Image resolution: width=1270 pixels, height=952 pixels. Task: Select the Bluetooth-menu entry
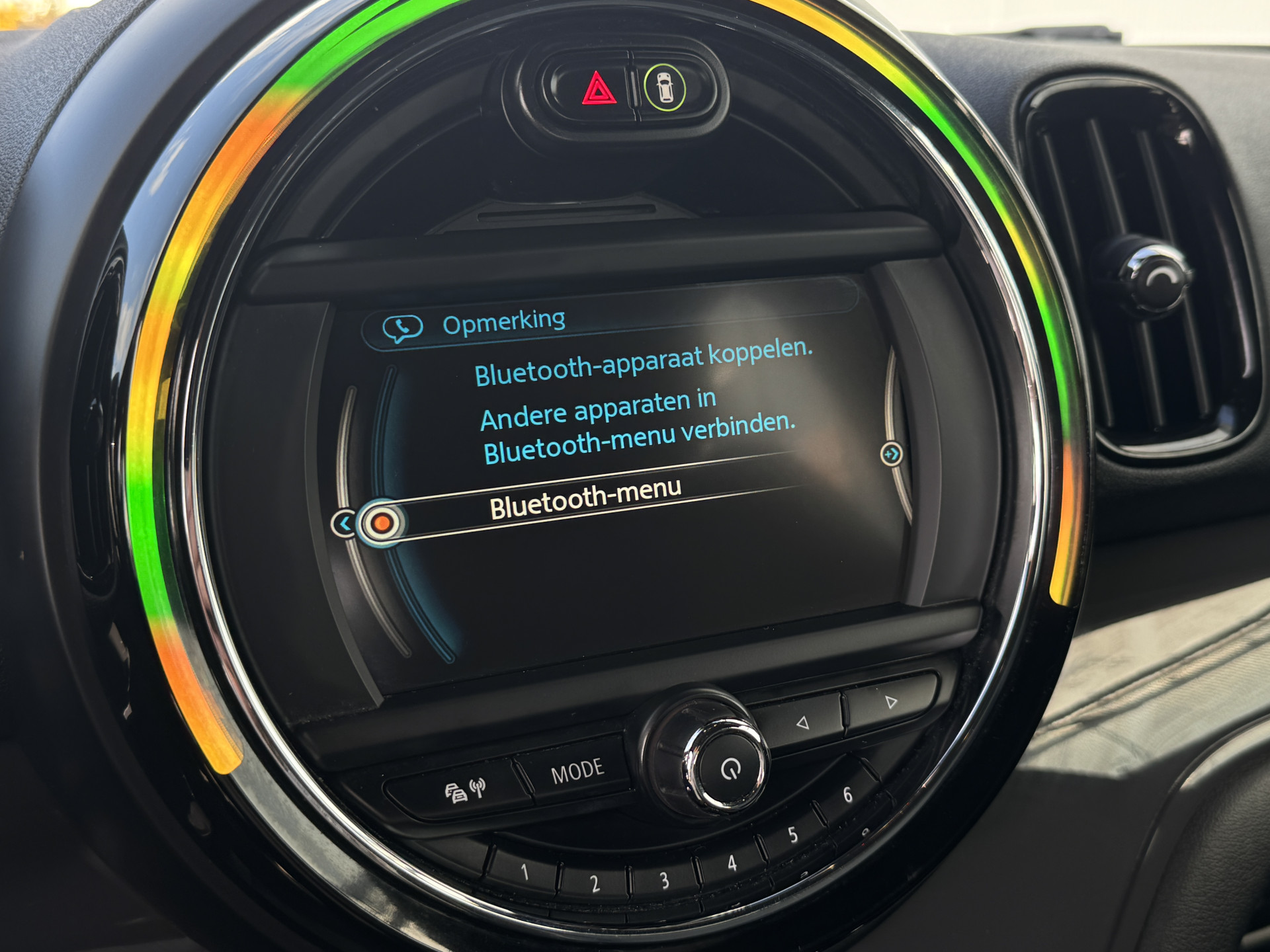click(x=585, y=499)
